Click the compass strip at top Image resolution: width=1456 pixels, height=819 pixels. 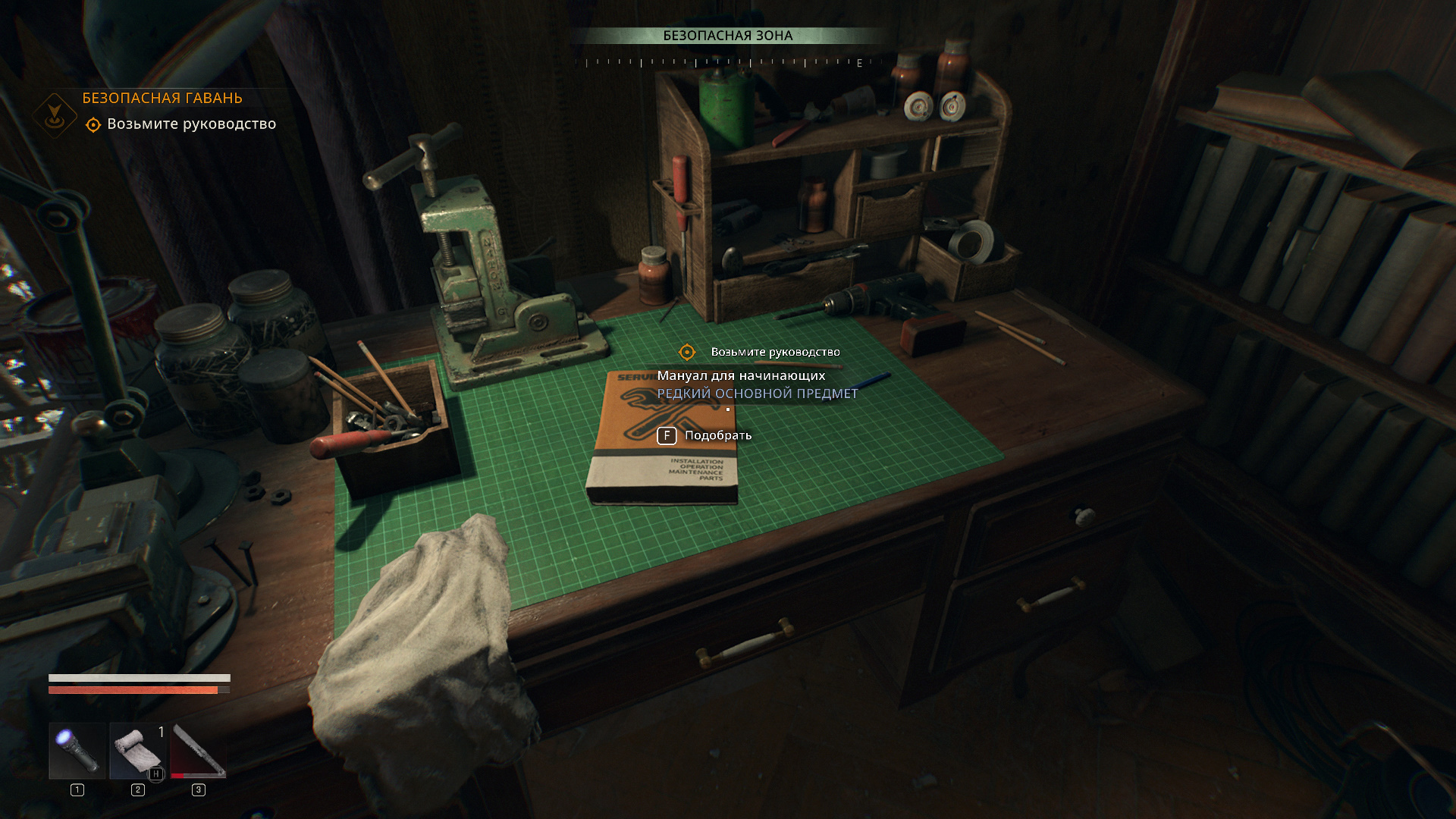pos(728,63)
